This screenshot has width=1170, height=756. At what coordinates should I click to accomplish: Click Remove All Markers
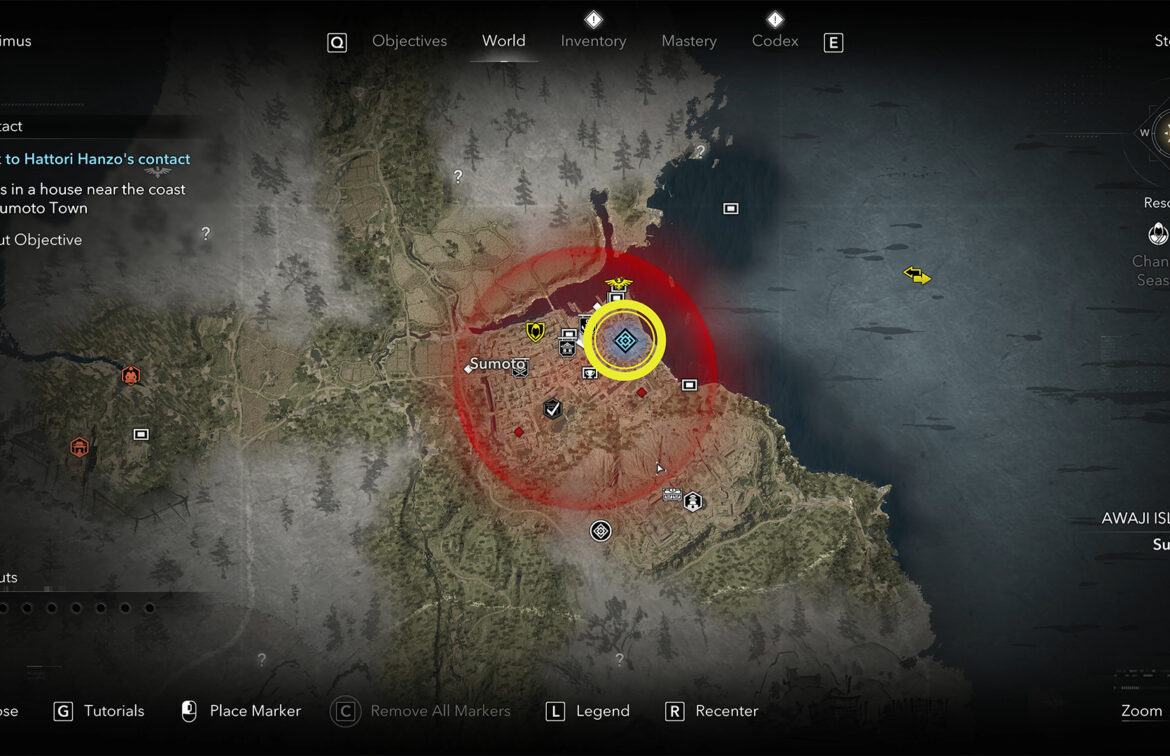pyautogui.click(x=439, y=711)
